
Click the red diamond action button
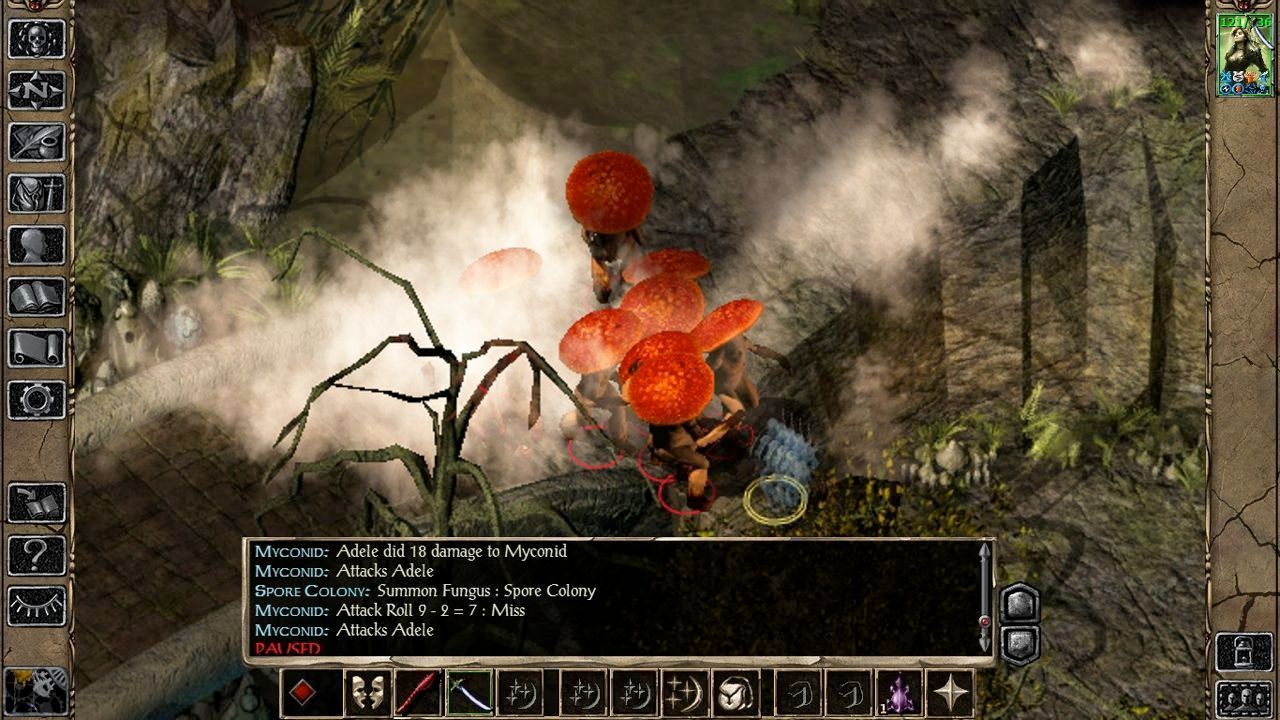(304, 692)
